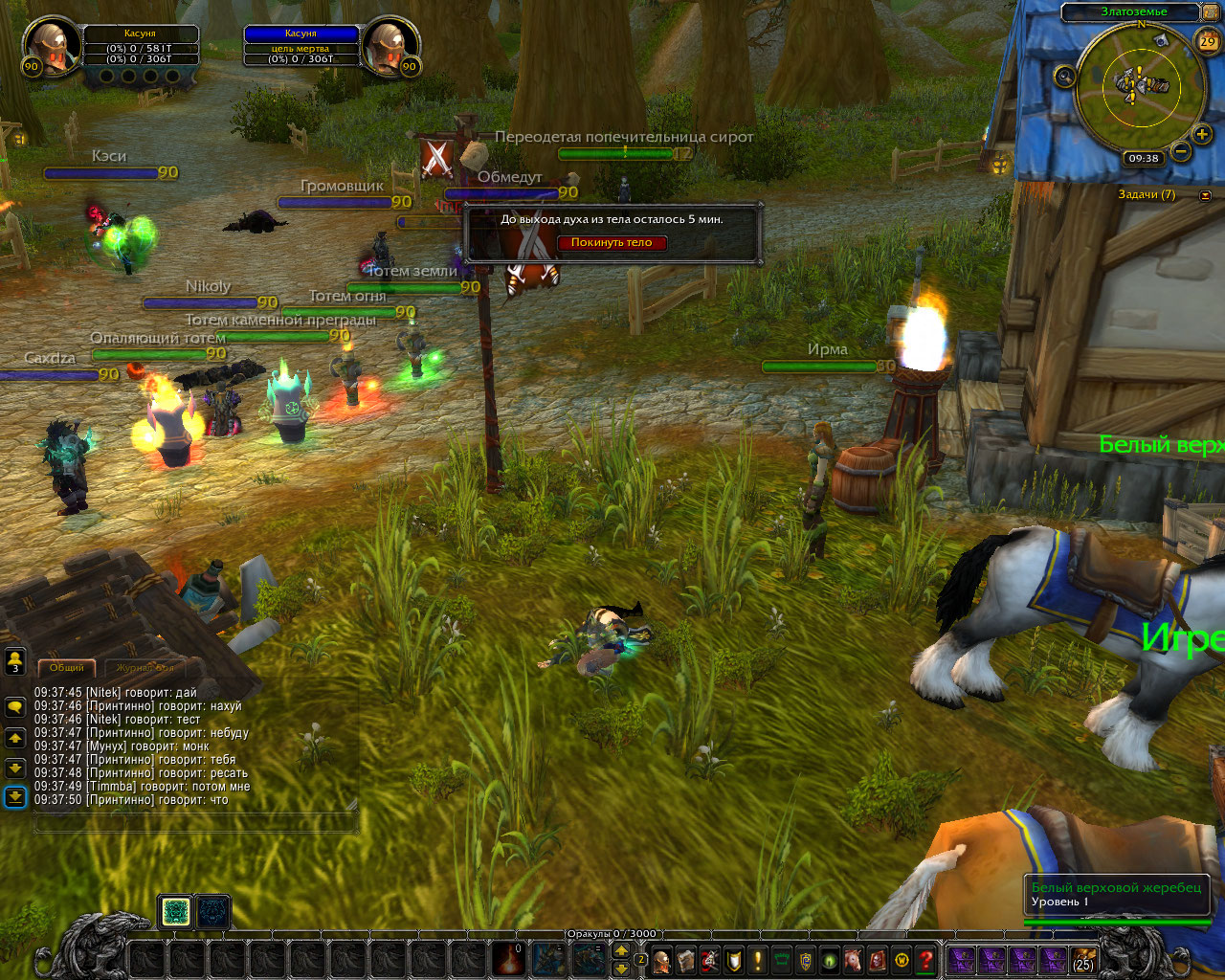The height and width of the screenshot is (980, 1225).
Task: Zoom in the minimap with plus button
Action: tap(1201, 135)
